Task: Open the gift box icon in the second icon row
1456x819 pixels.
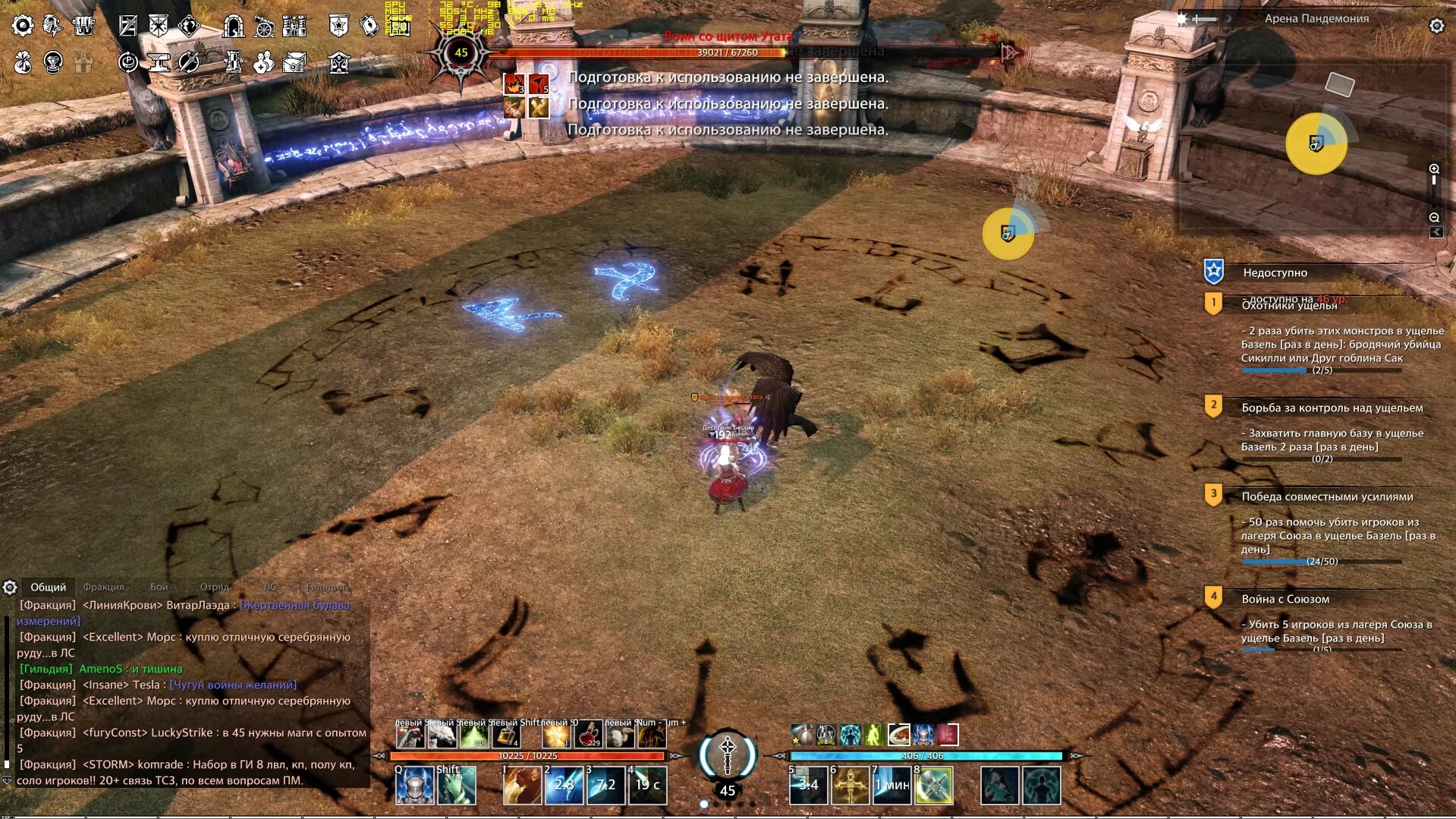Action: [82, 62]
